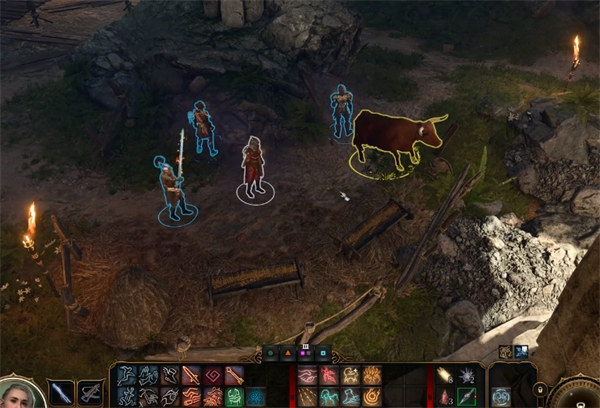Cast the target-circle spell icon
The width and height of the screenshot is (600, 408).
click(x=372, y=397)
